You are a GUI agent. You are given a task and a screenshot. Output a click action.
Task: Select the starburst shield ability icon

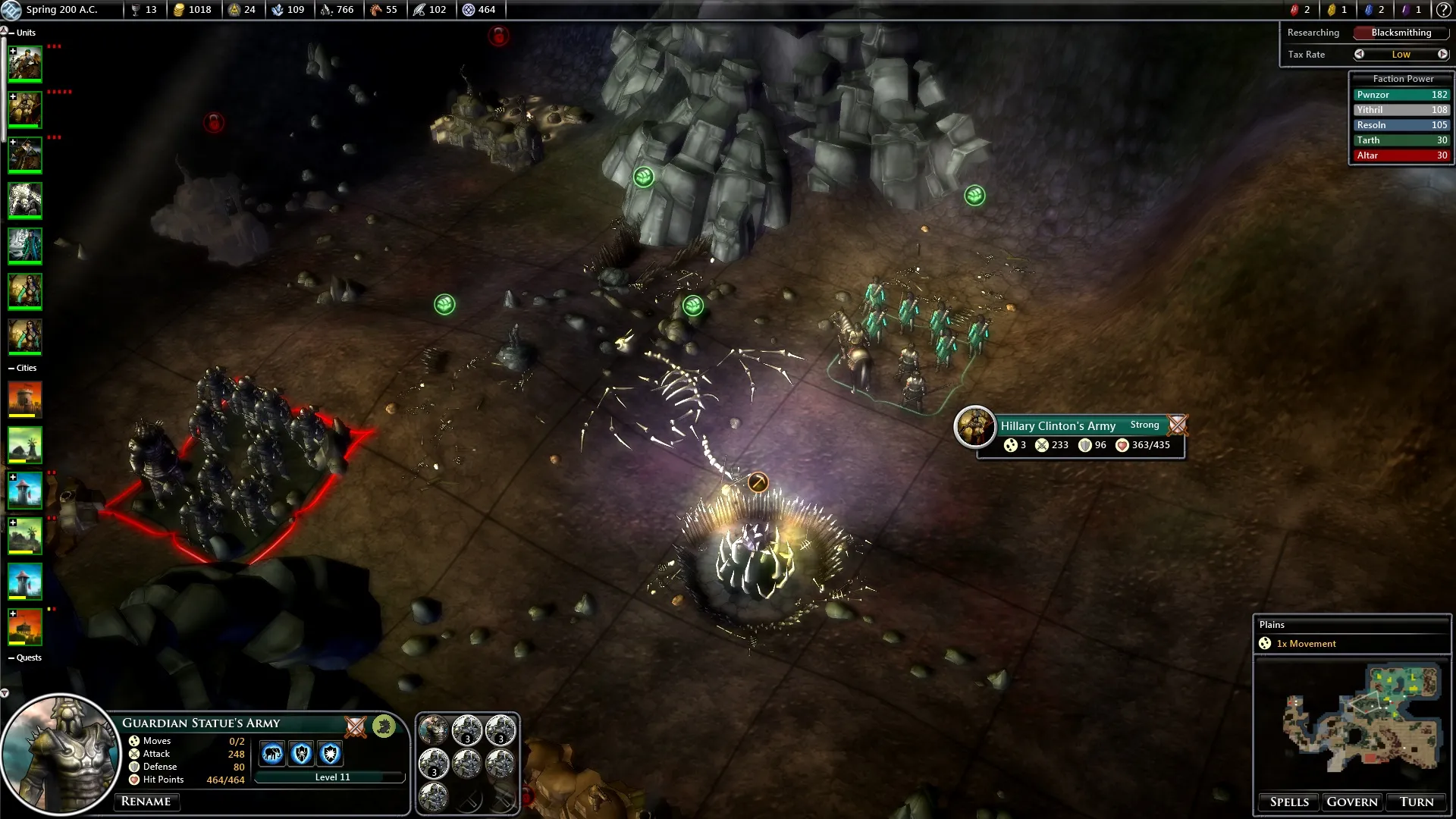tap(330, 754)
